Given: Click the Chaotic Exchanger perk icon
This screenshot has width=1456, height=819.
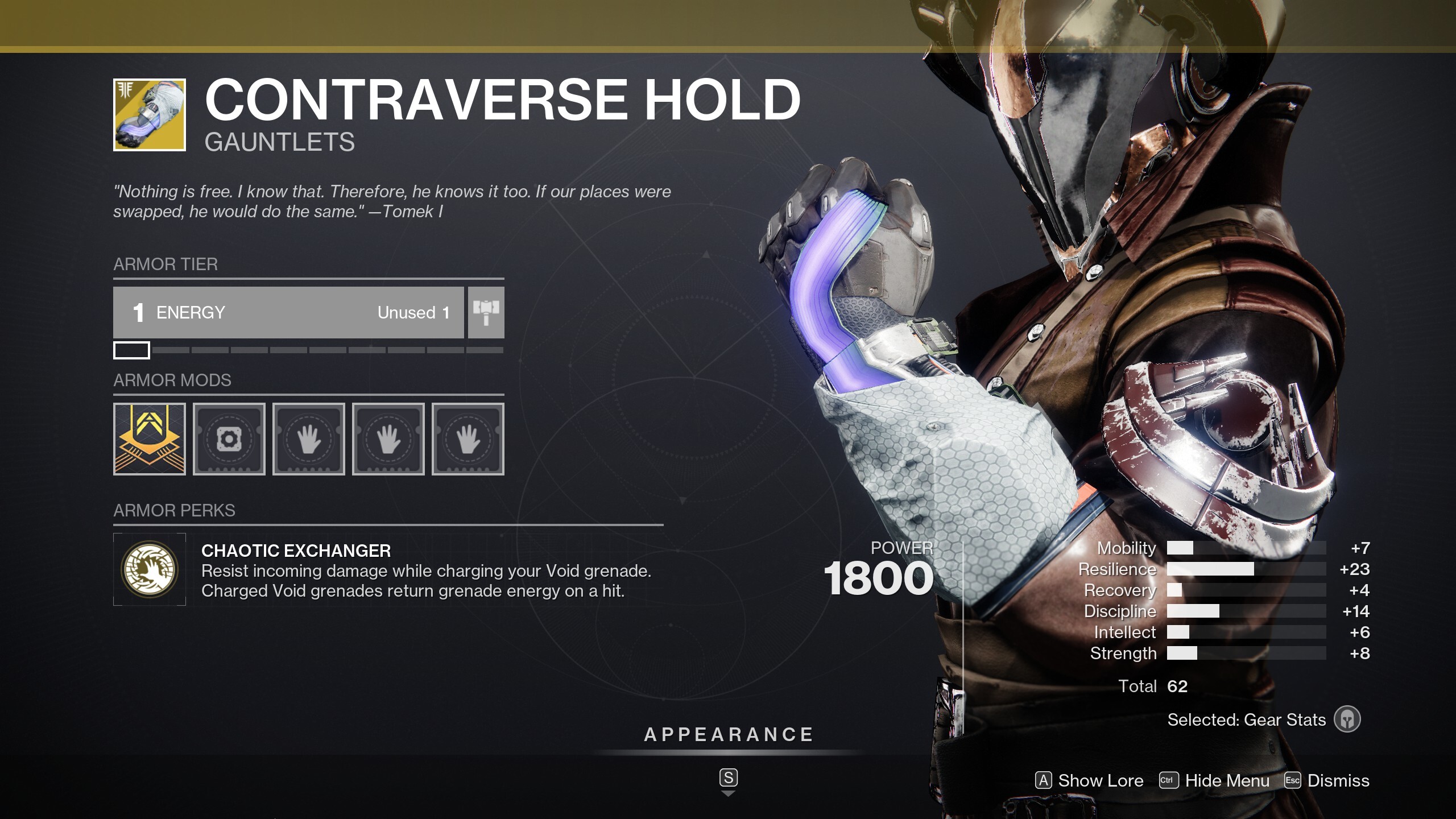Looking at the screenshot, I should pos(149,569).
